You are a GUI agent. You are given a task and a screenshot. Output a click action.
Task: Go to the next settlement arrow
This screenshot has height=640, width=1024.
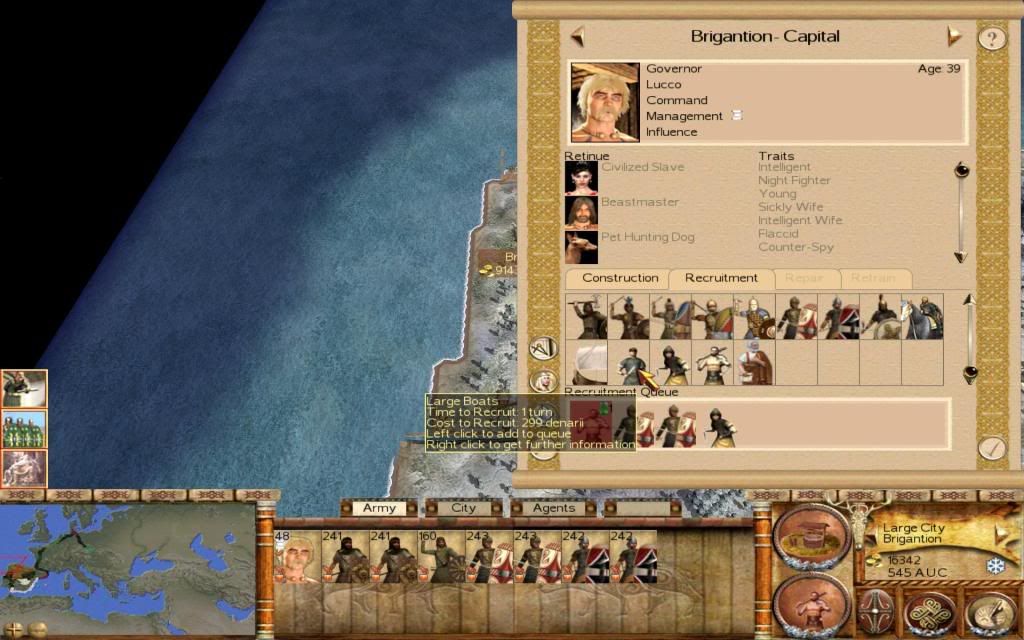pos(954,37)
